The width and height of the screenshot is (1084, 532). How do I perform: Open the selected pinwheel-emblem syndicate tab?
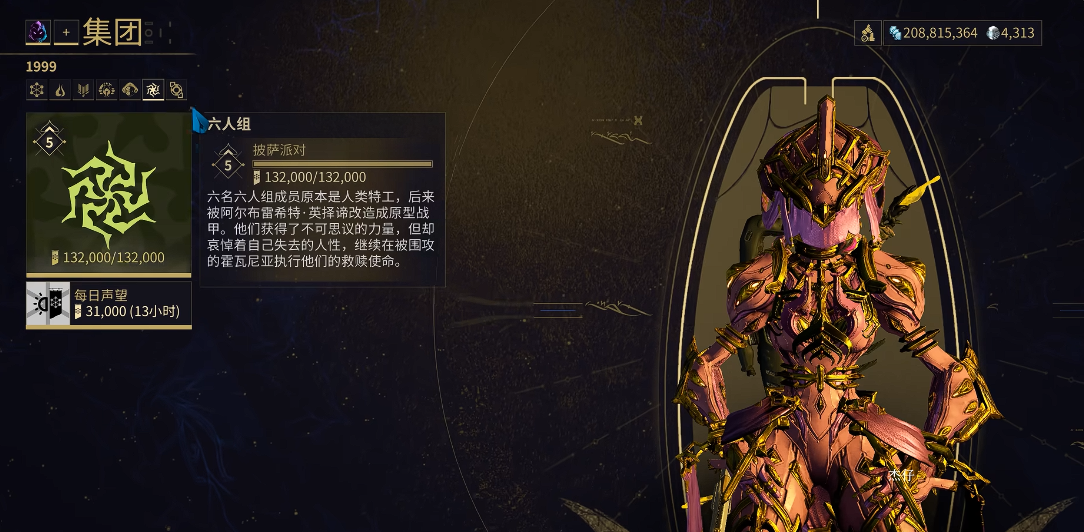click(x=153, y=91)
